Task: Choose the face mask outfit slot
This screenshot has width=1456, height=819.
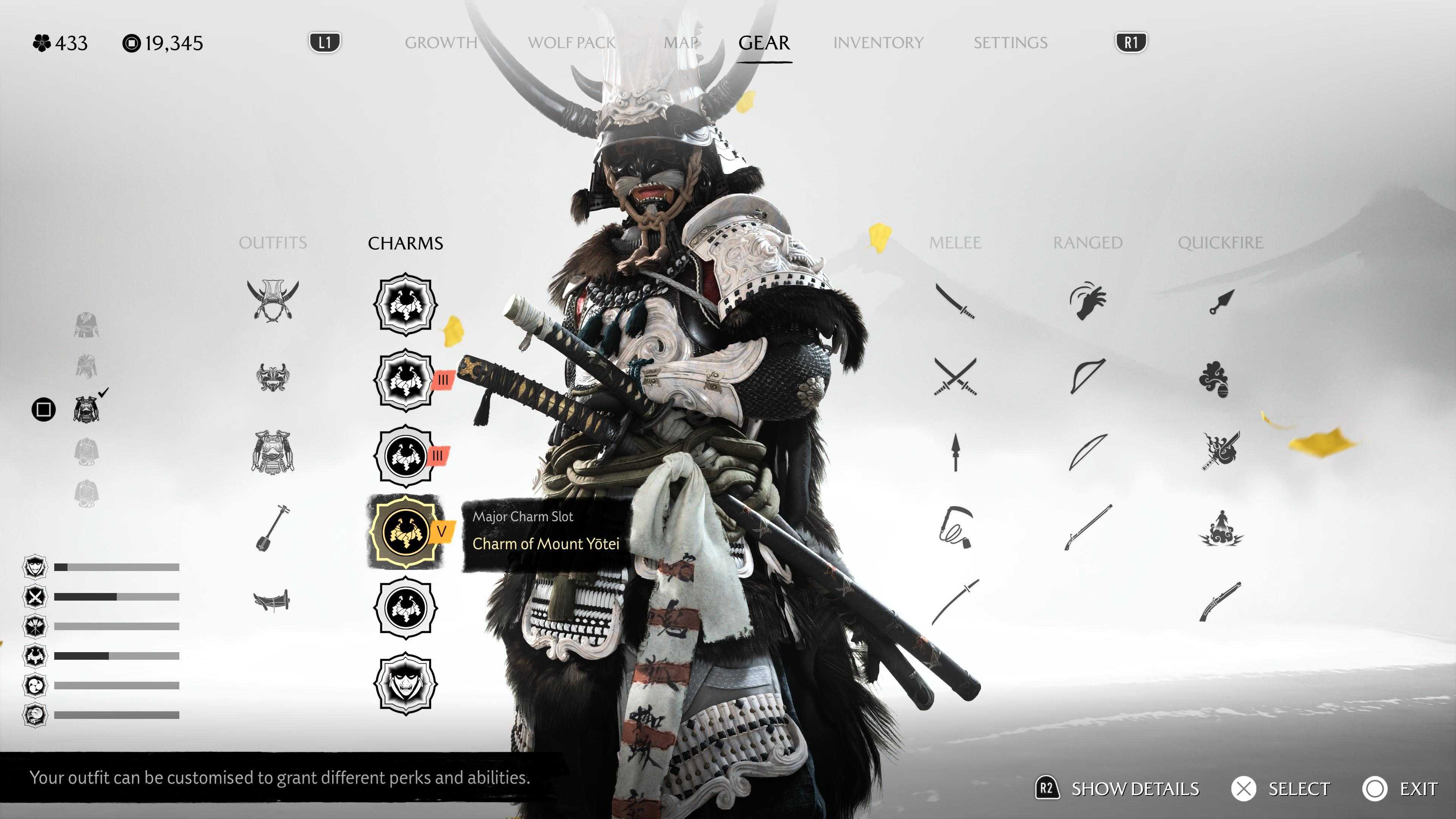Action: pyautogui.click(x=273, y=377)
